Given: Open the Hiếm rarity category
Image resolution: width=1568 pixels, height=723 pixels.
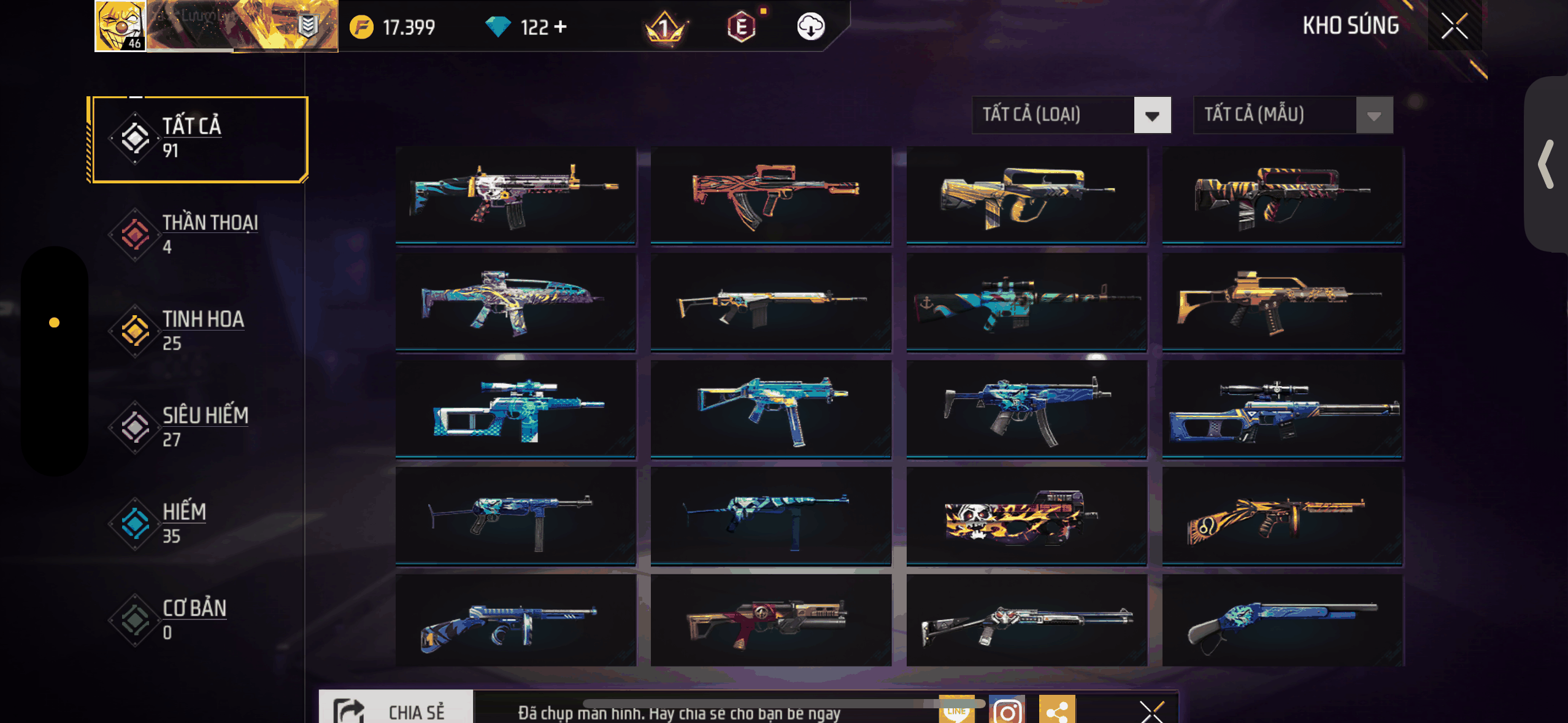Looking at the screenshot, I should (196, 522).
